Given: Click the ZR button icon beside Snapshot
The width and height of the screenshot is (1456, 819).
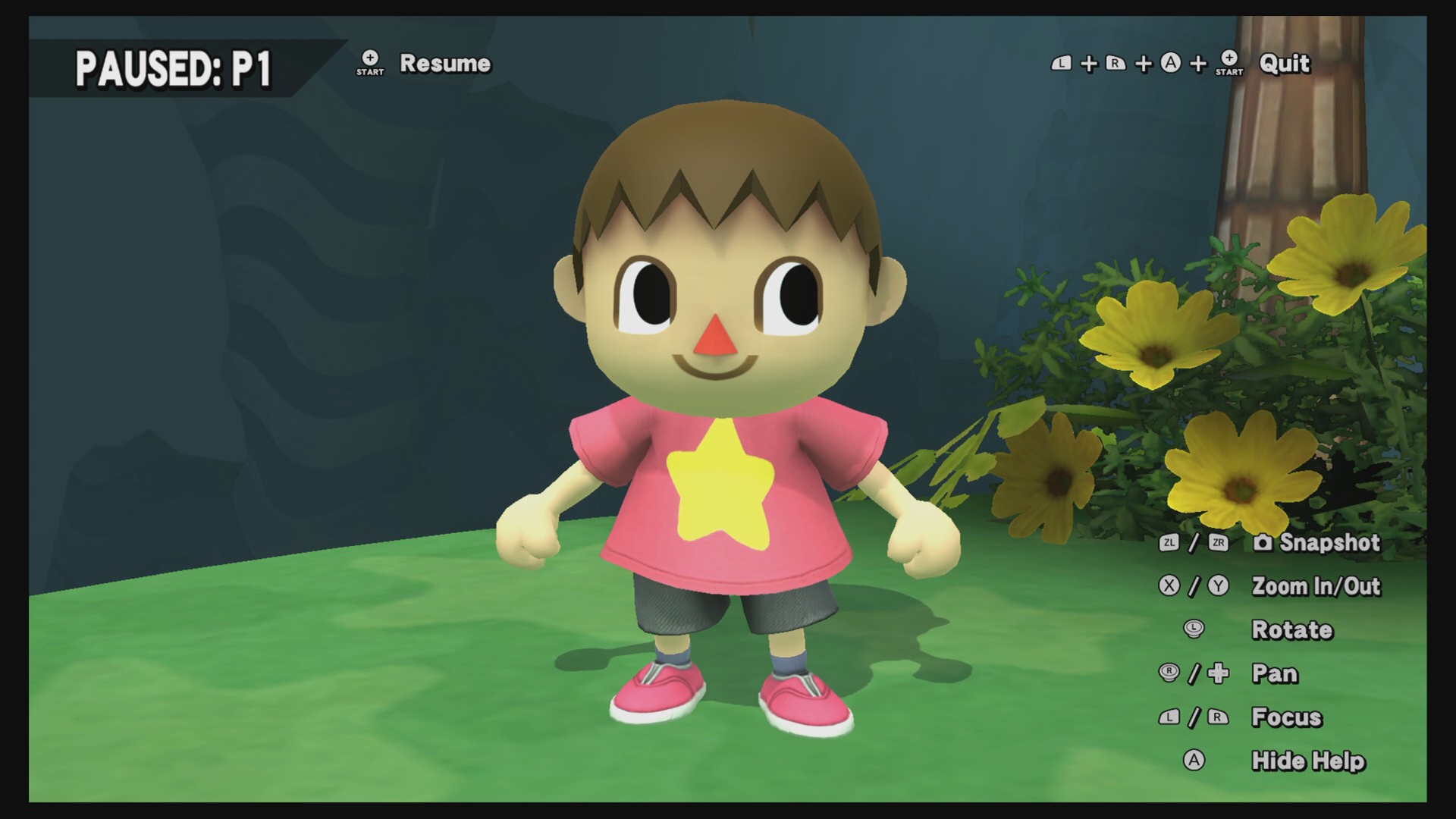Looking at the screenshot, I should coord(1219,544).
